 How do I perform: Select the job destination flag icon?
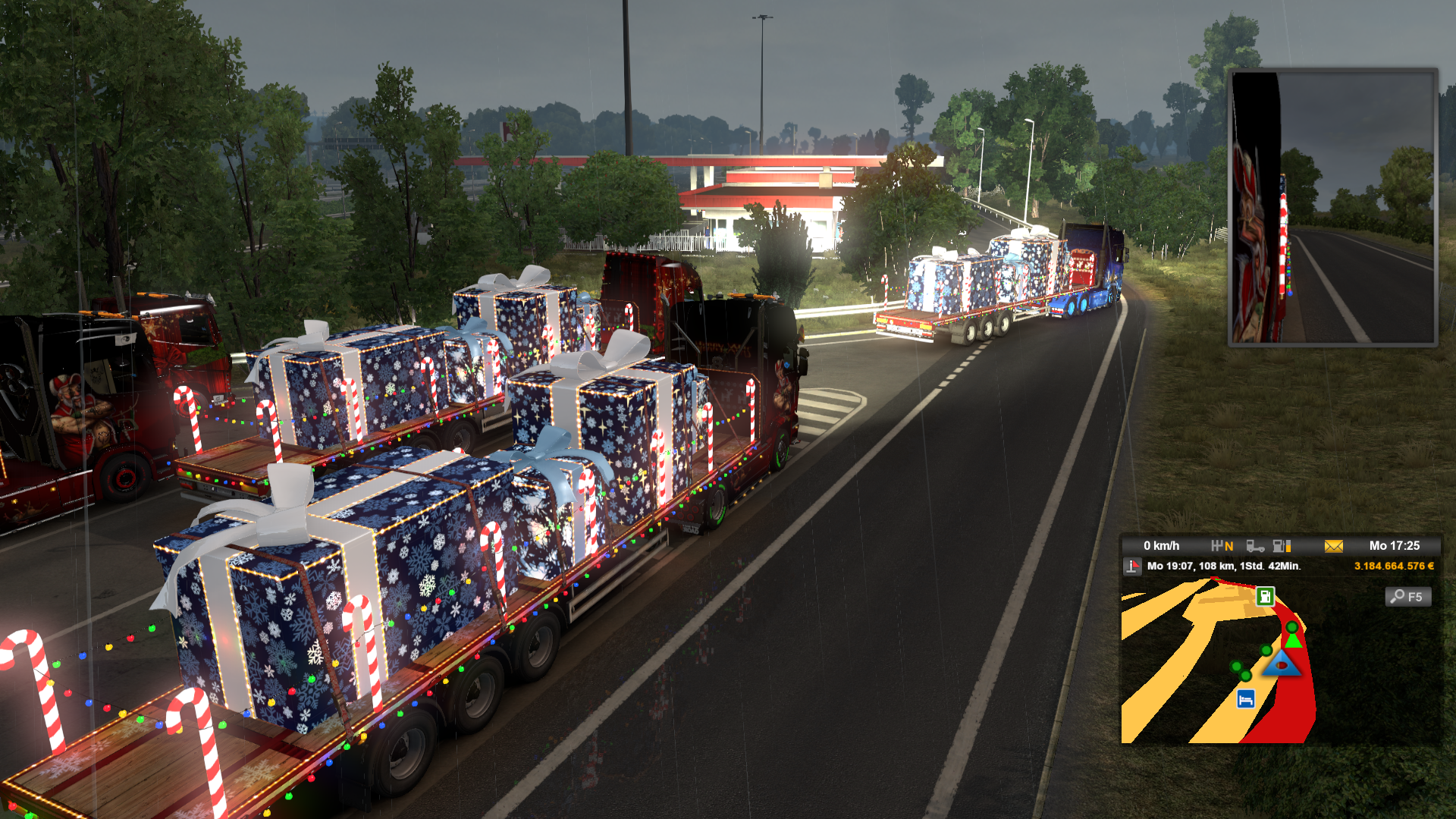click(1132, 566)
